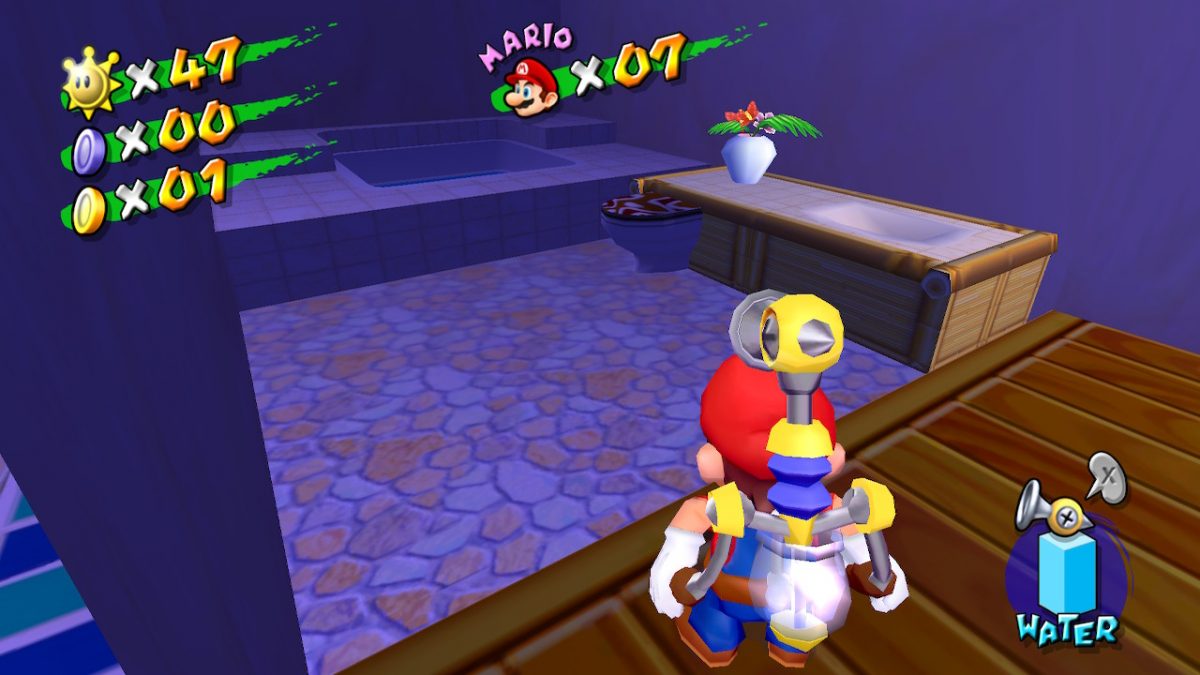Screen dimensions: 1200x675
Task: Click the FLUDD water tank gauge
Action: click(1067, 572)
